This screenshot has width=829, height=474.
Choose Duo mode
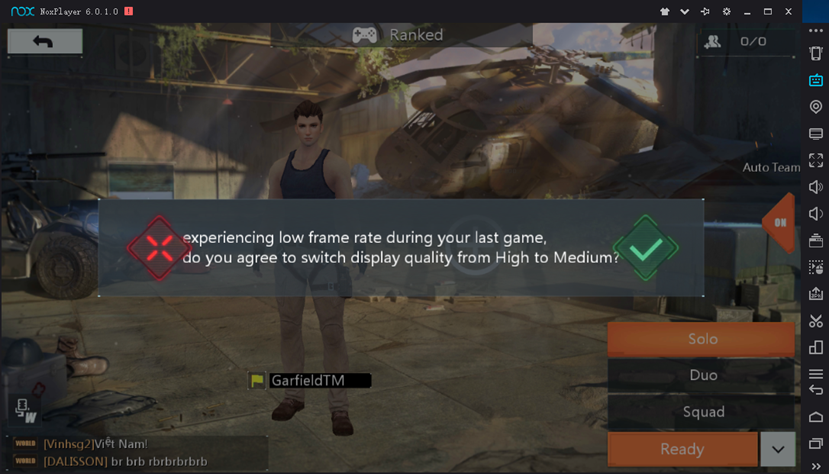(702, 375)
